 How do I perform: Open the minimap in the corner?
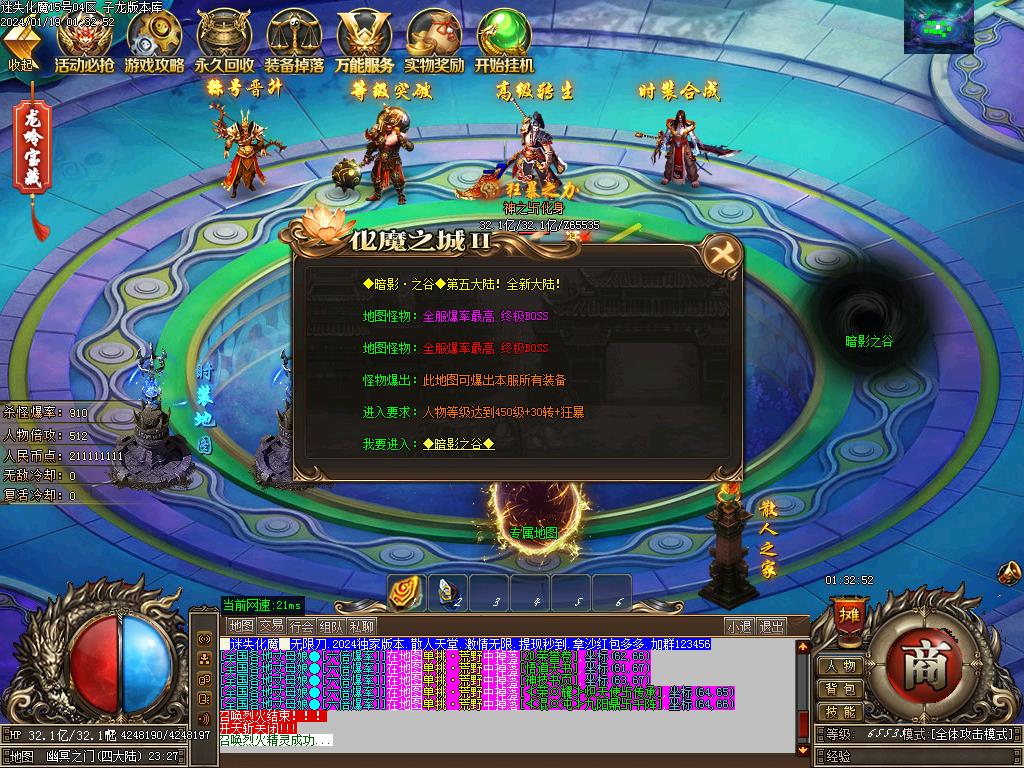point(938,27)
